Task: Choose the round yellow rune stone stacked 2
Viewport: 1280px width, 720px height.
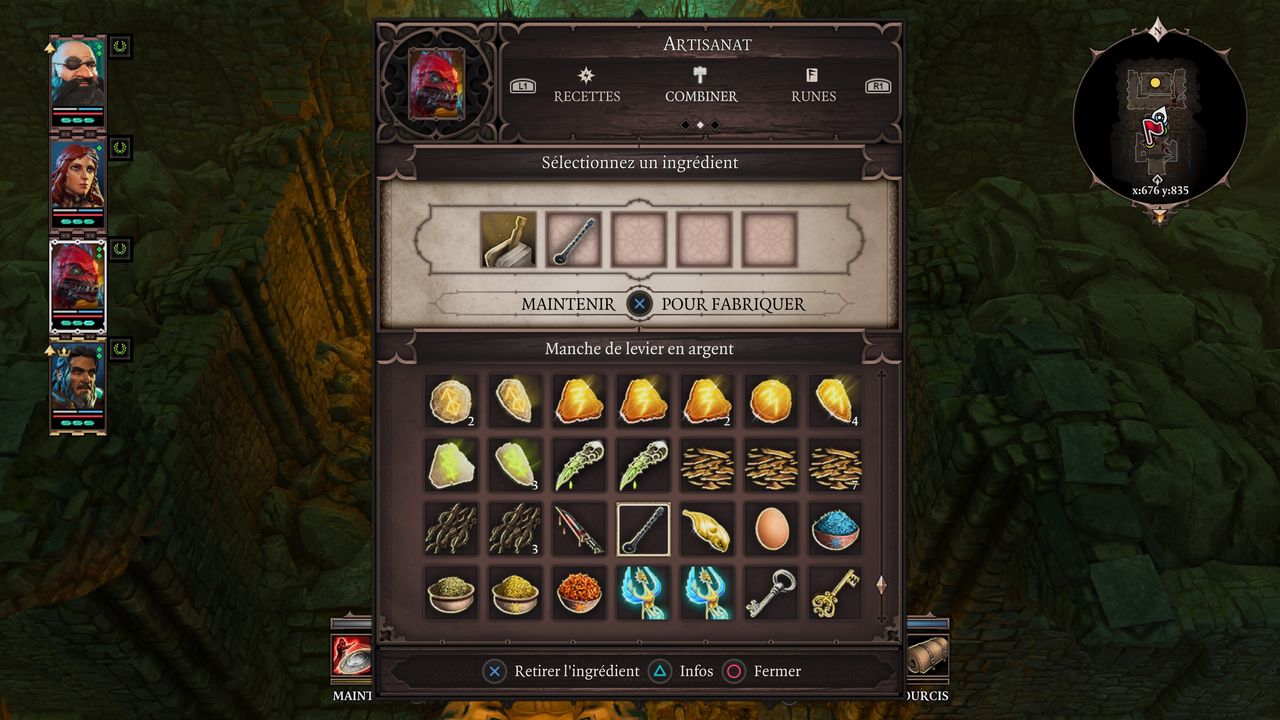Action: 451,401
